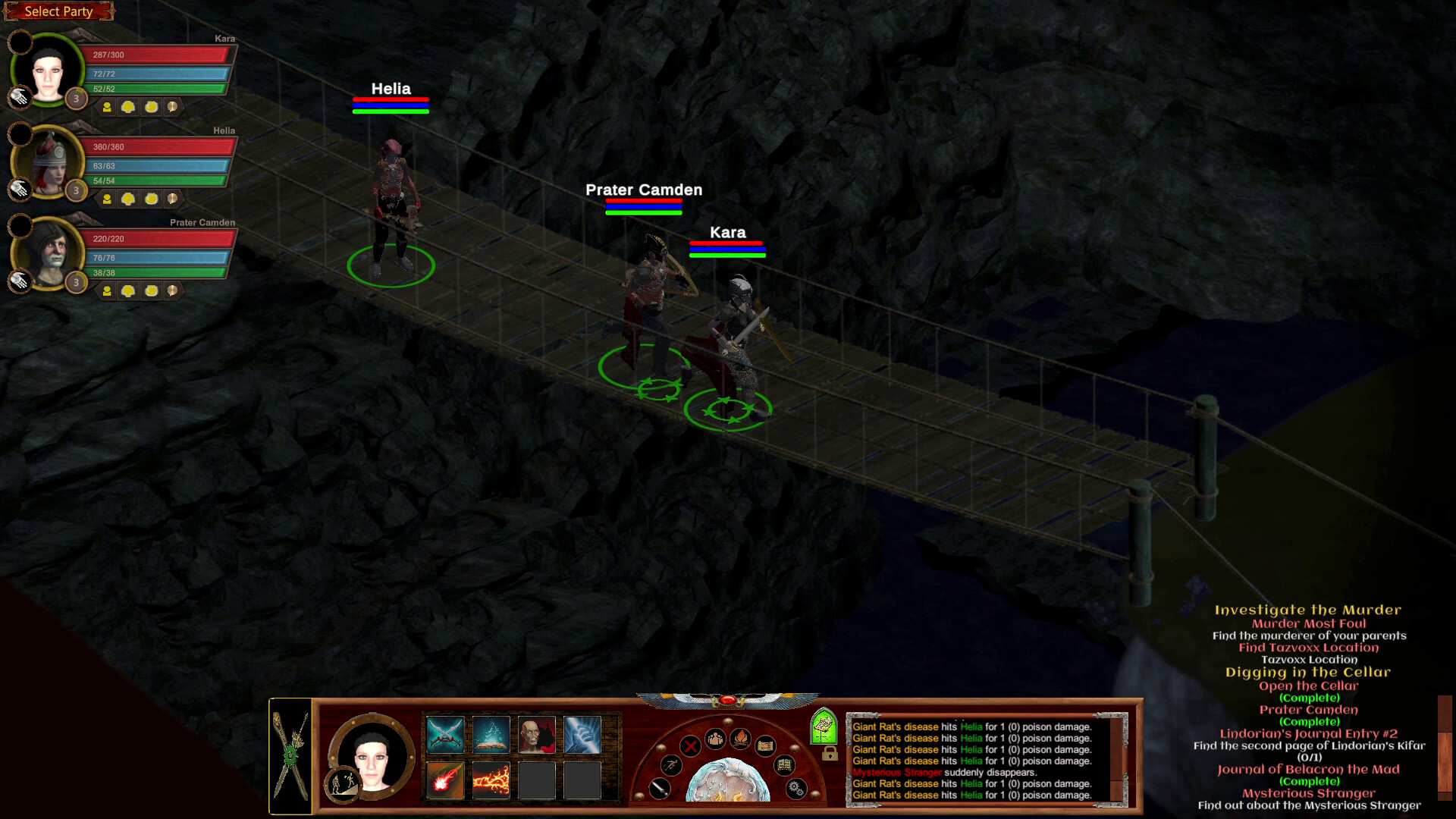Screen dimensions: 1456x819
Task: Activate the fiery meteor spell from the hotbar
Action: pyautogui.click(x=445, y=781)
